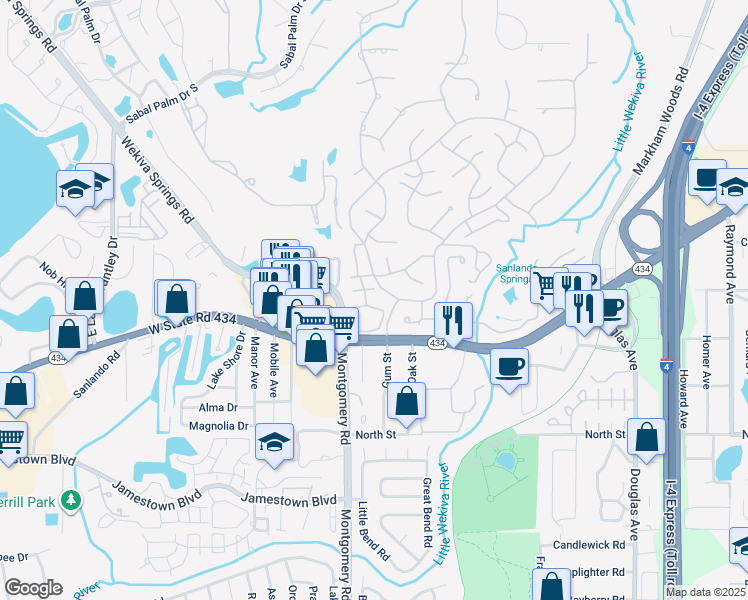
Task: Select the shopping cart marker near Jamestown Blvd
Action: [x=9, y=439]
